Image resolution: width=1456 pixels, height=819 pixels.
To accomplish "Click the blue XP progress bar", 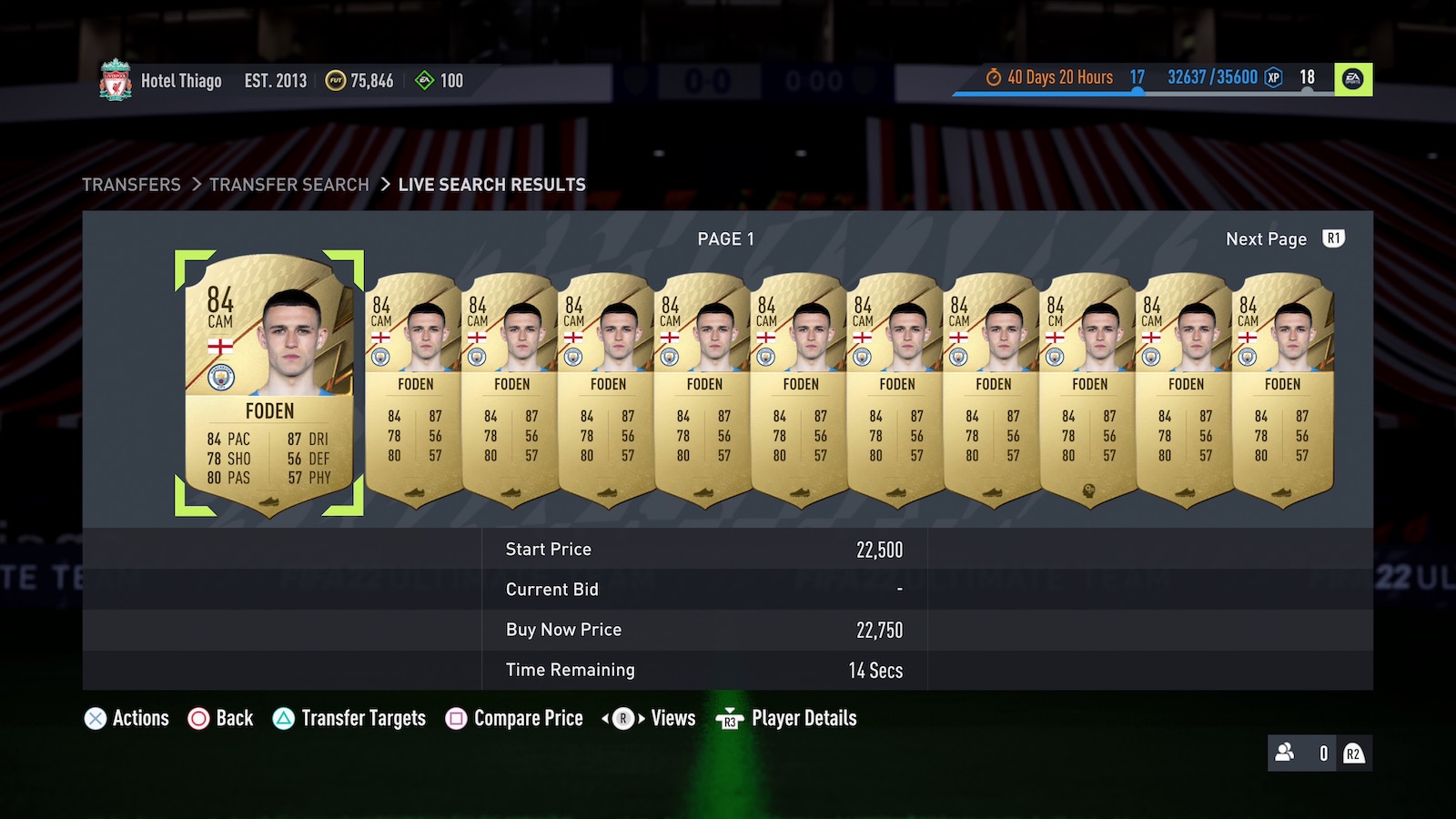I will point(1046,92).
